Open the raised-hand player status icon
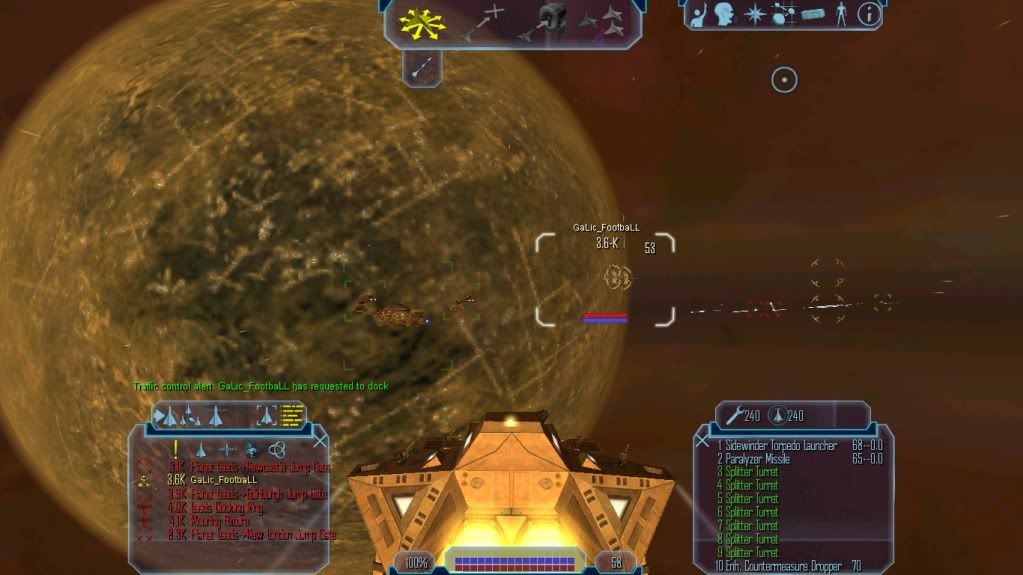The image size is (1023, 575). coord(700,14)
